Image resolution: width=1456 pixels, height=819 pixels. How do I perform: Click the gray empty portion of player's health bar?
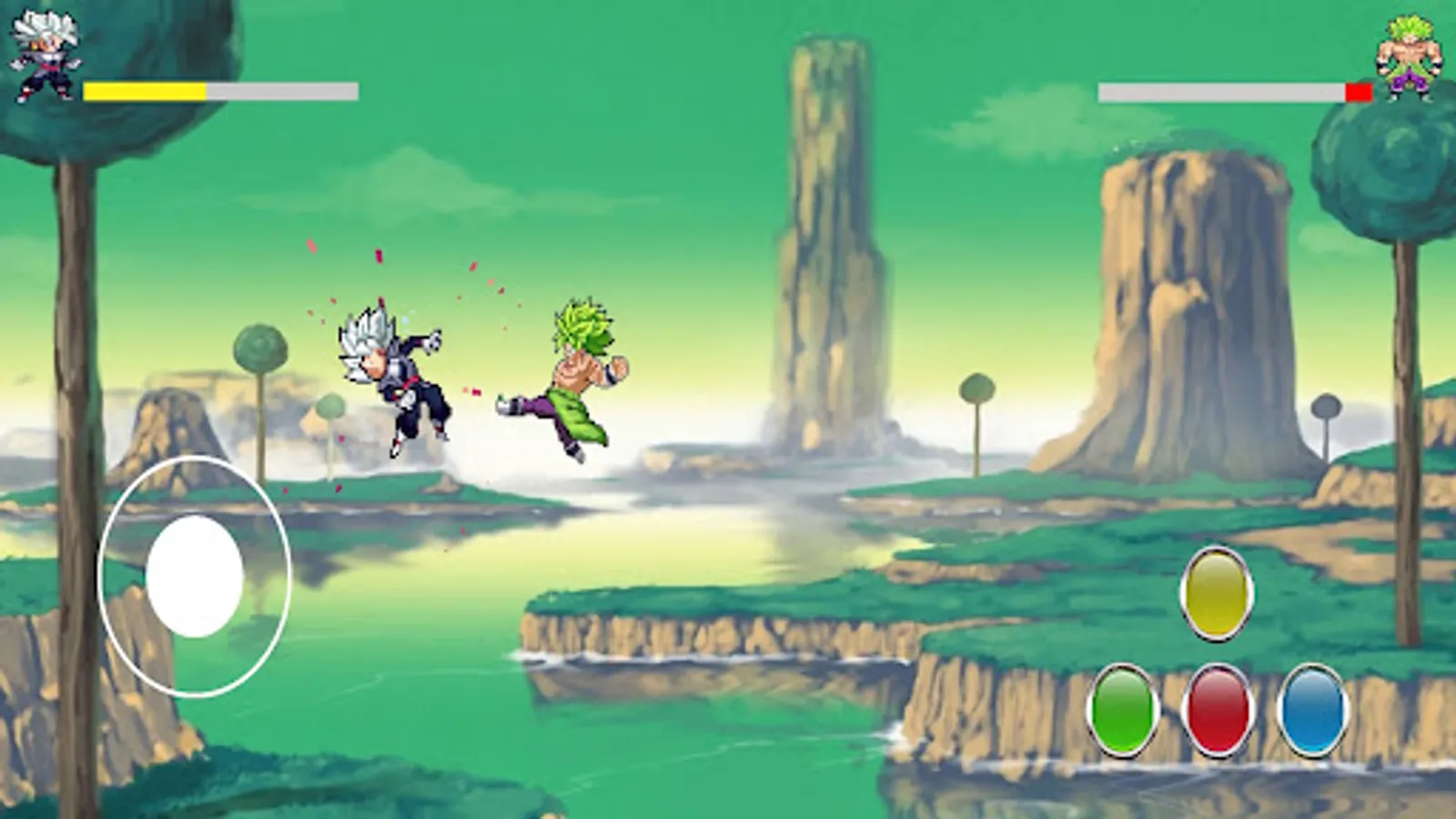tap(282, 88)
